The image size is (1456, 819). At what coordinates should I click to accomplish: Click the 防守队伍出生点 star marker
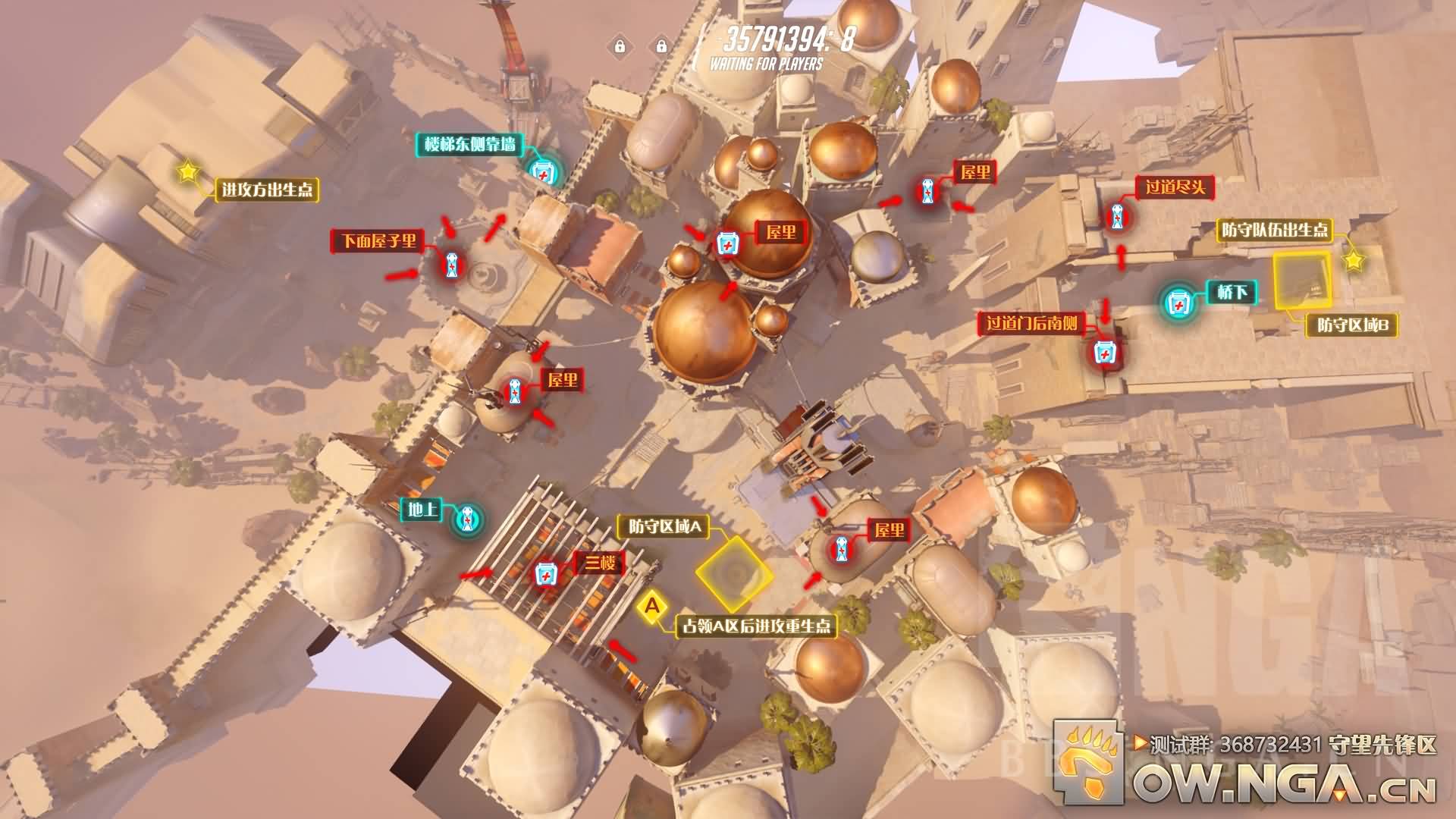pyautogui.click(x=1353, y=261)
